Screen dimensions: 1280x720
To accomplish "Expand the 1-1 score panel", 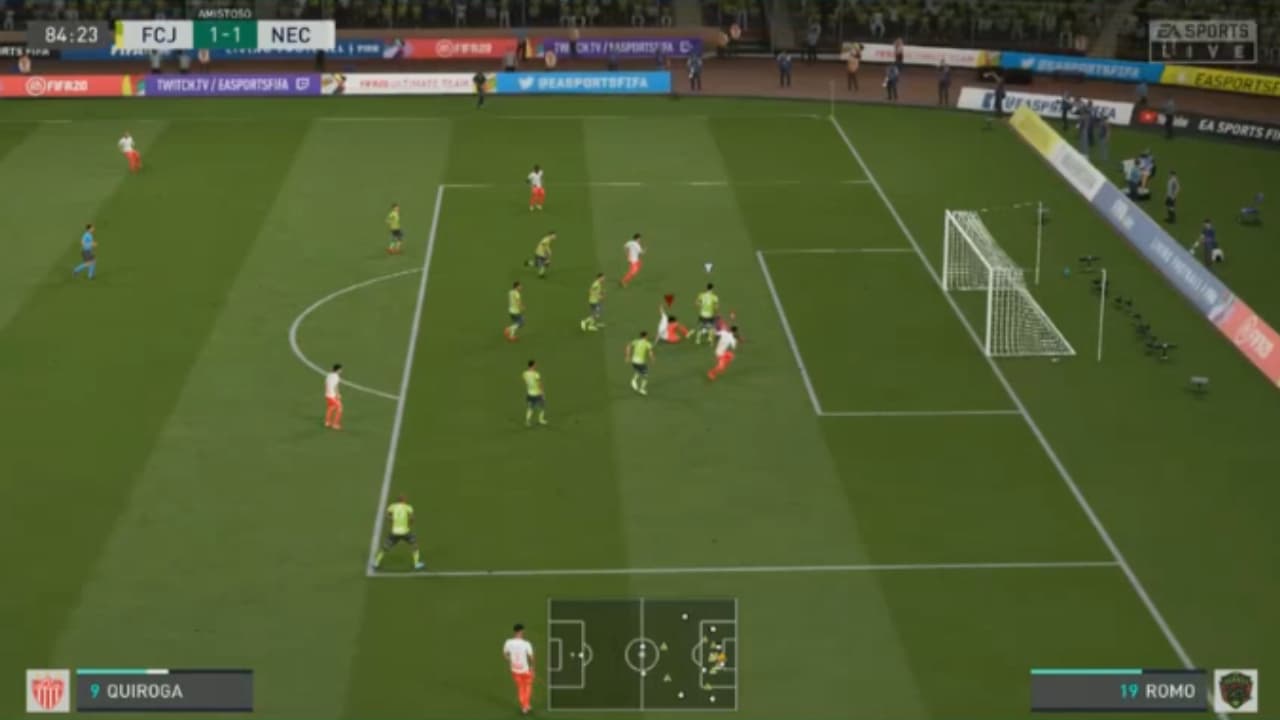I will click(226, 35).
